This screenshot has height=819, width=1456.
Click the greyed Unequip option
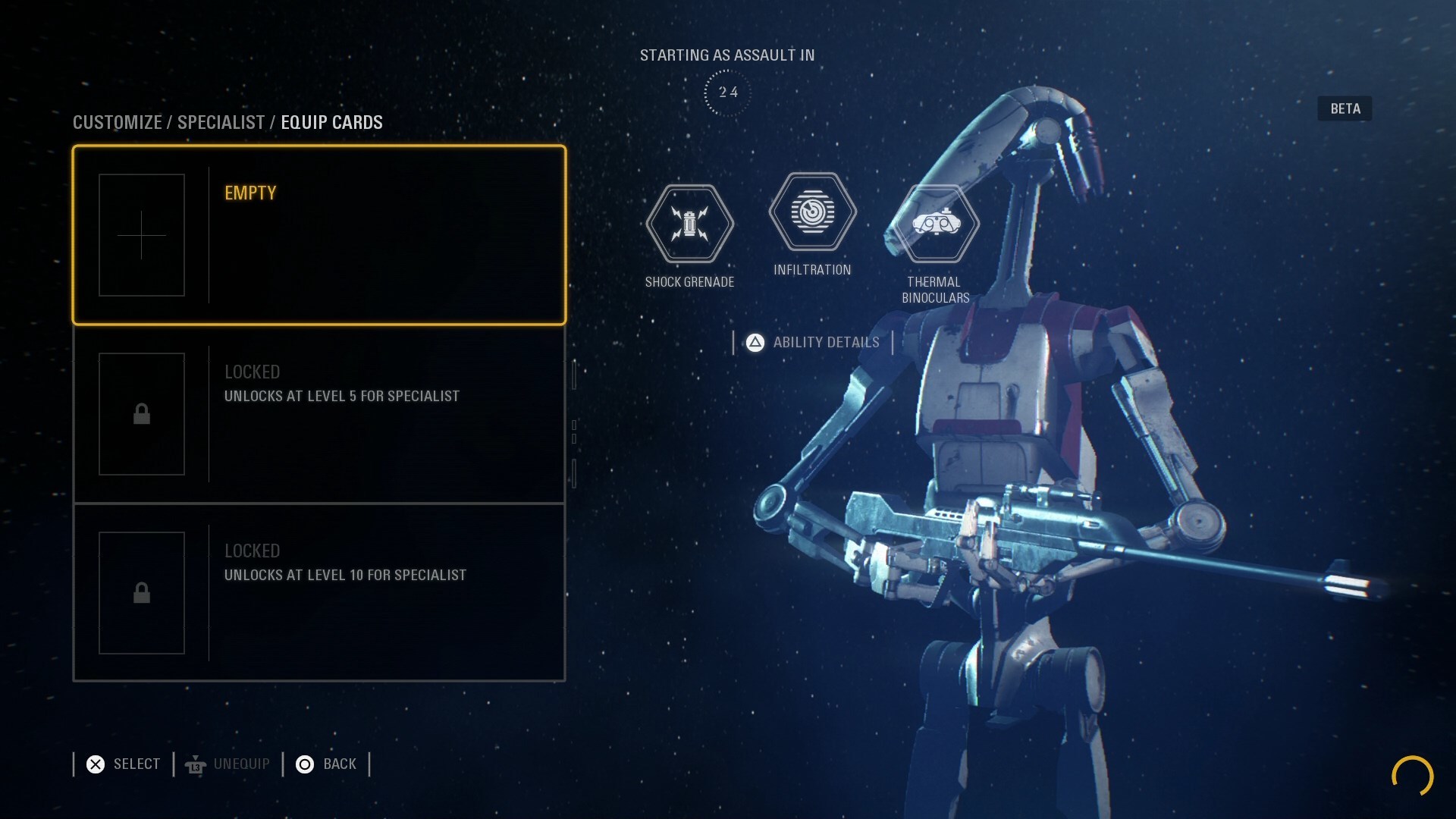tap(227, 764)
